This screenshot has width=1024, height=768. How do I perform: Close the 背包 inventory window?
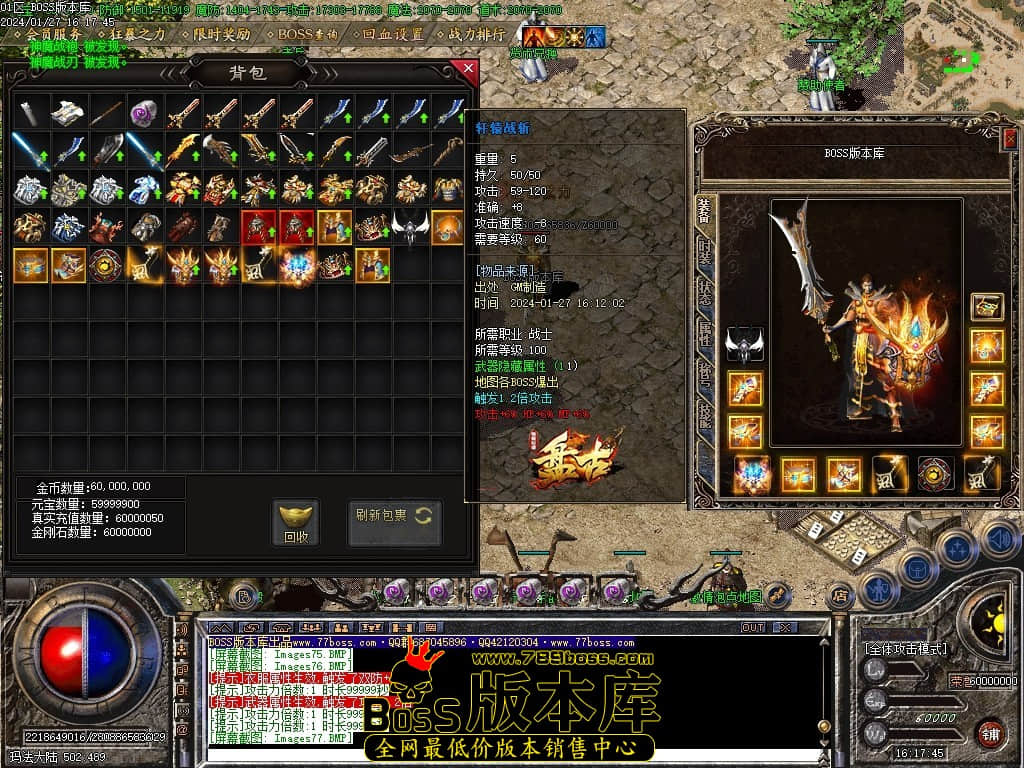tap(467, 69)
